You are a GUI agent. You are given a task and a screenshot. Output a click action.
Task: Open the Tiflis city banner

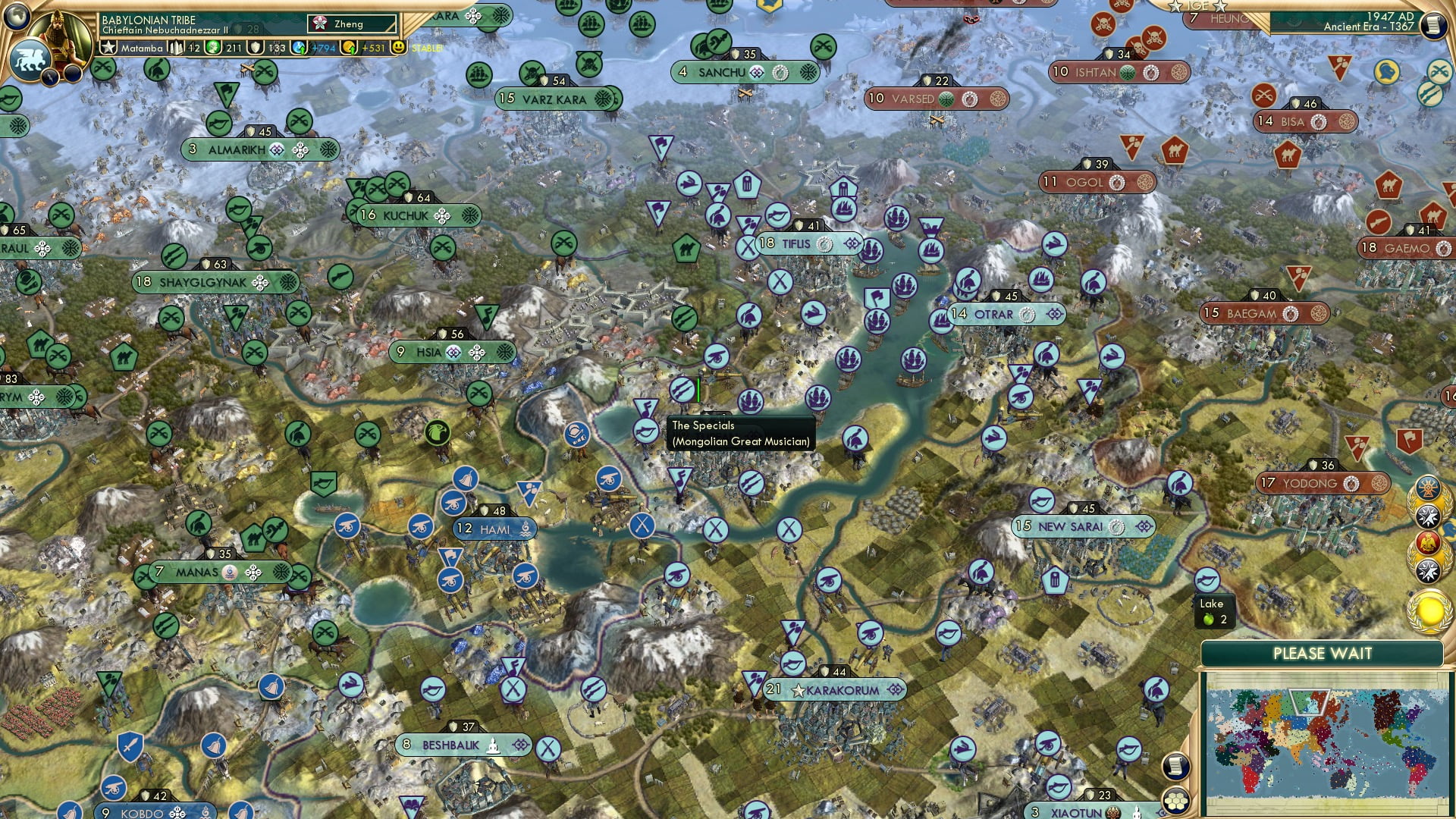tap(808, 243)
